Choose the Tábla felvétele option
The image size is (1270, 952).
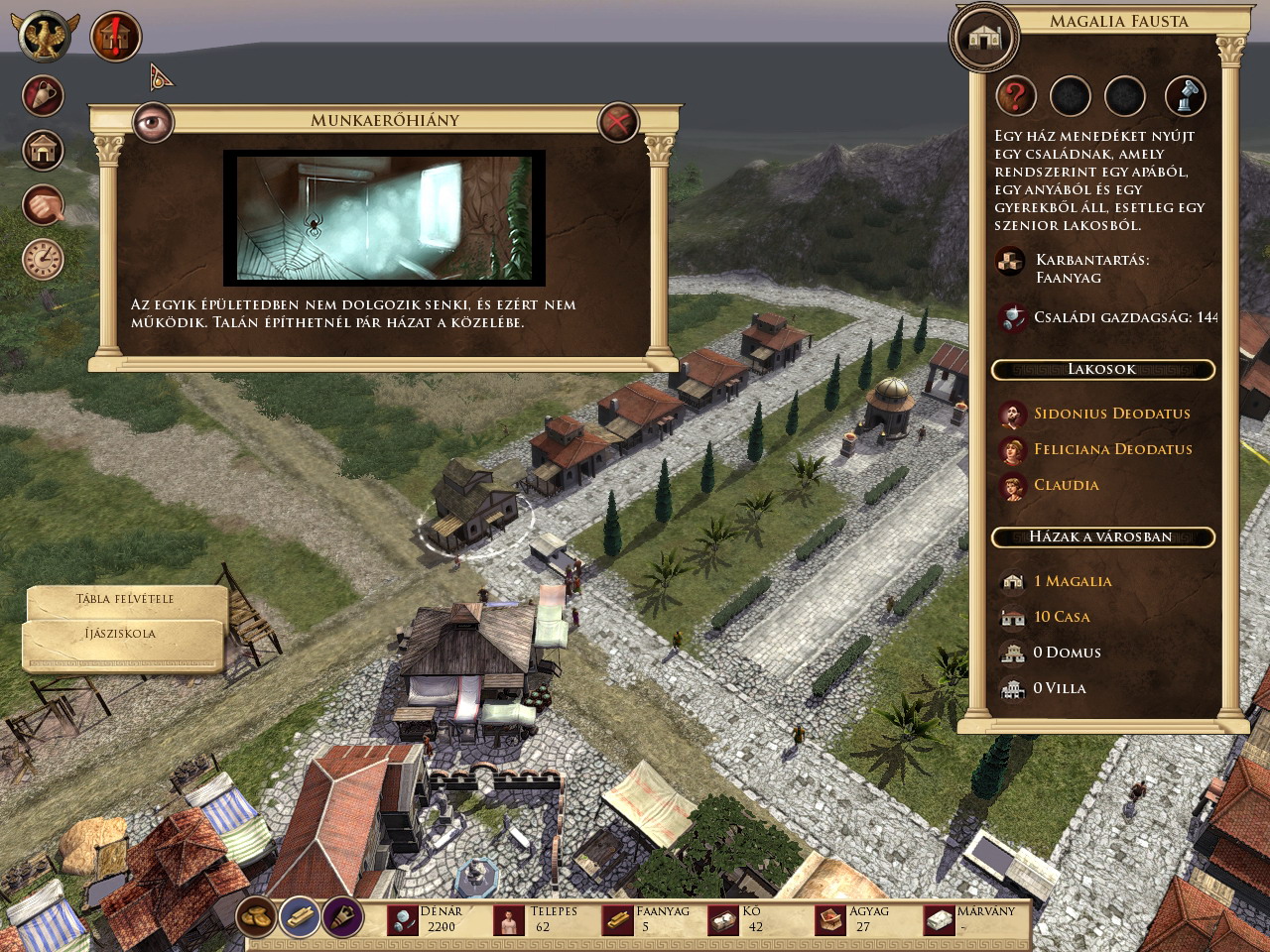[x=125, y=599]
